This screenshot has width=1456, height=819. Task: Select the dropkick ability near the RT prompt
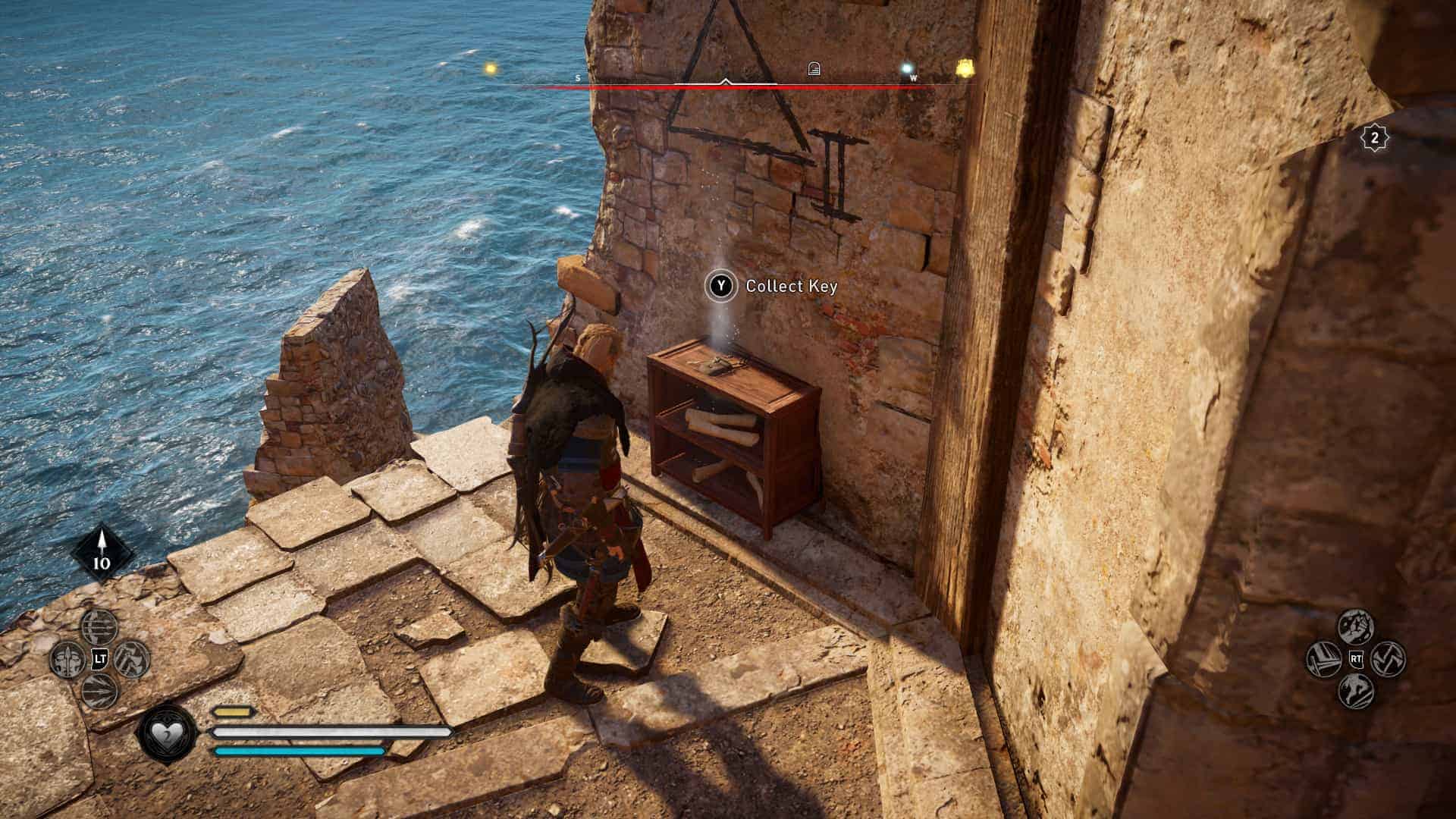point(1355,626)
